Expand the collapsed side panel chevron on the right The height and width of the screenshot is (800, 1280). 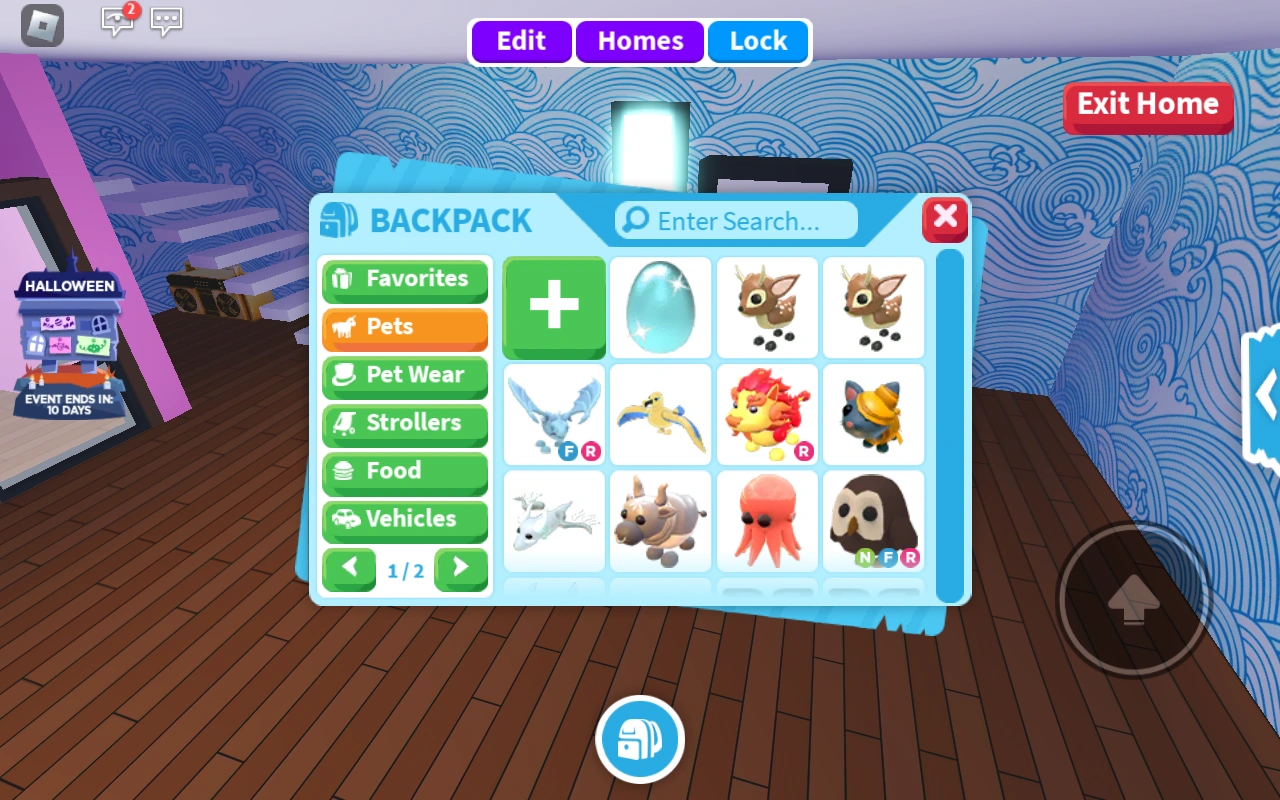pyautogui.click(x=1266, y=396)
